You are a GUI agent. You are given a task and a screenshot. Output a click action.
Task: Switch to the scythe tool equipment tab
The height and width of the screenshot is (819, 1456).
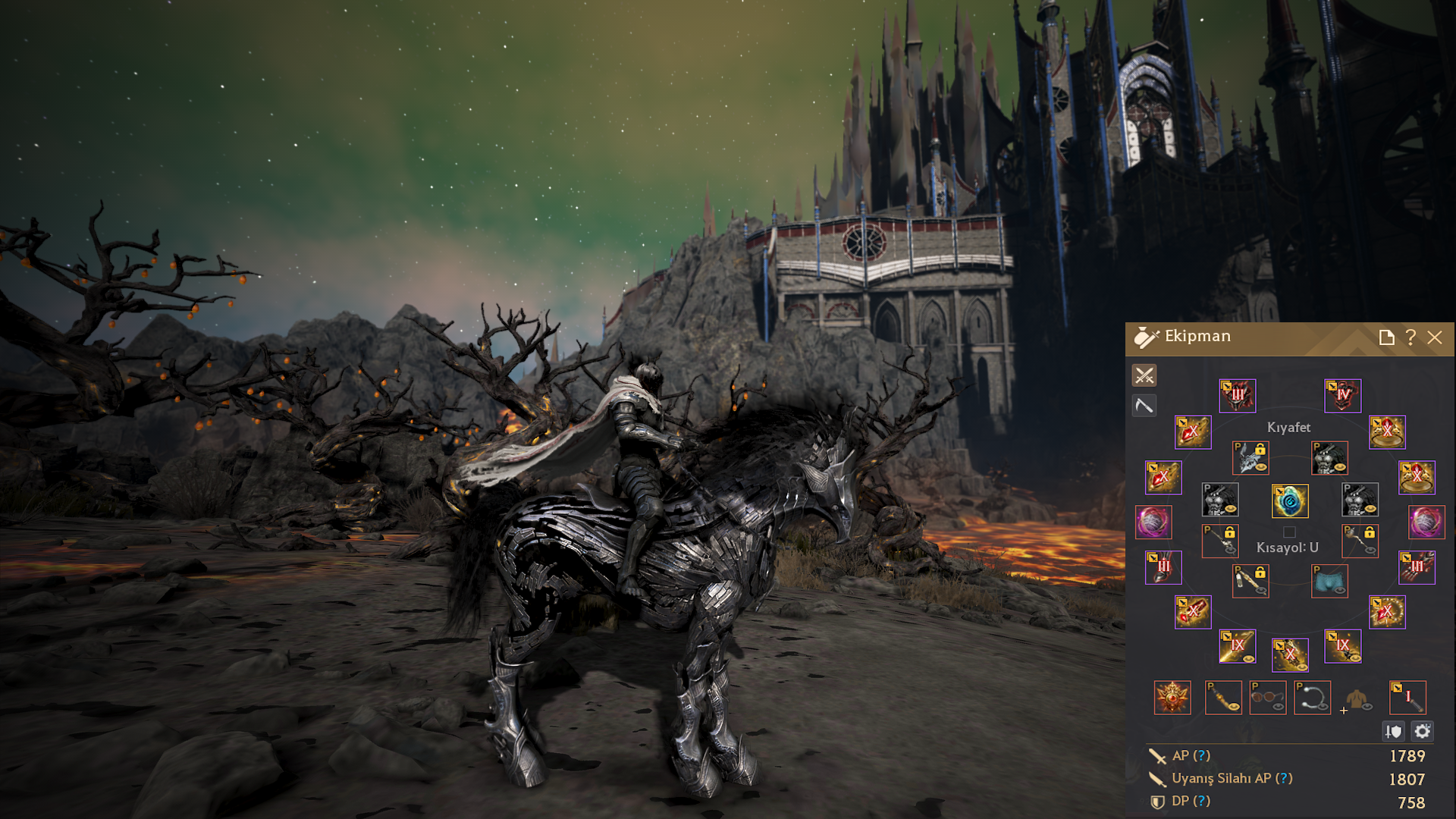click(x=1144, y=406)
